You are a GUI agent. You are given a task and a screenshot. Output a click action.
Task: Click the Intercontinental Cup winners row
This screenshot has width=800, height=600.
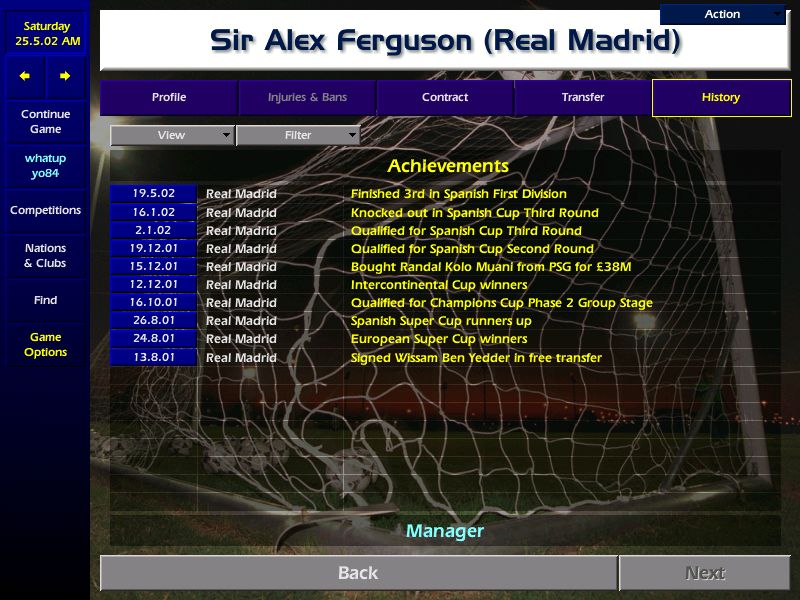pos(439,285)
